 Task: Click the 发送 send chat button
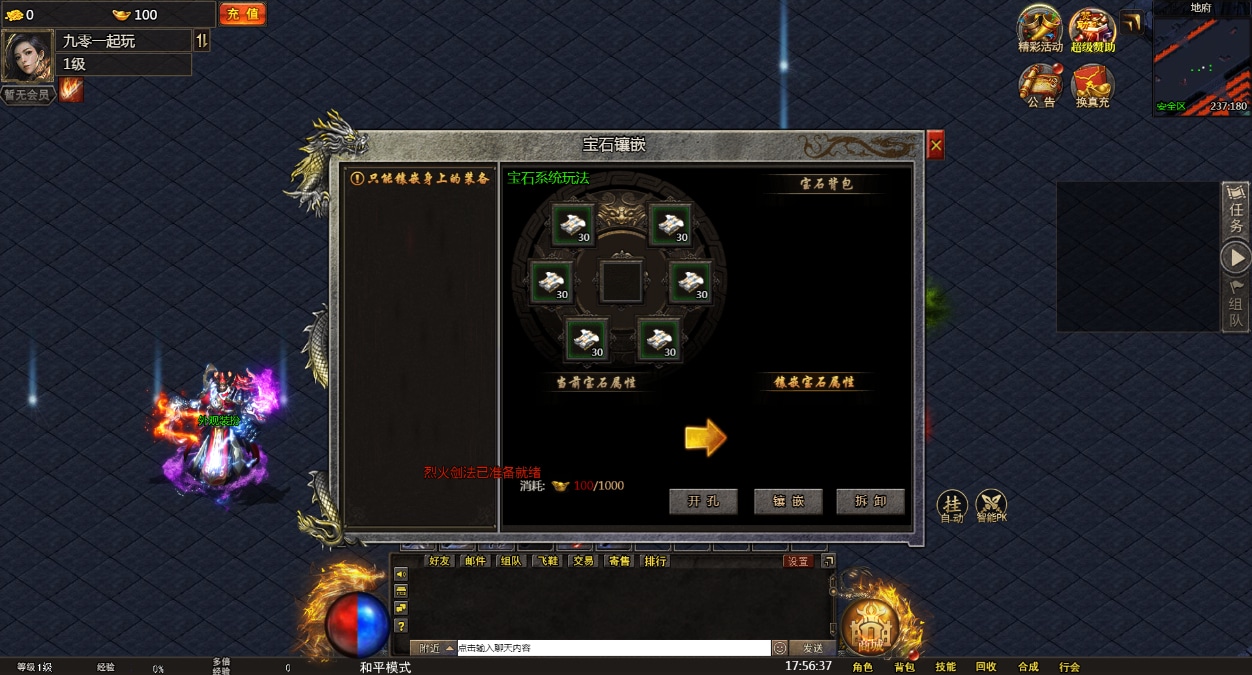pos(812,648)
